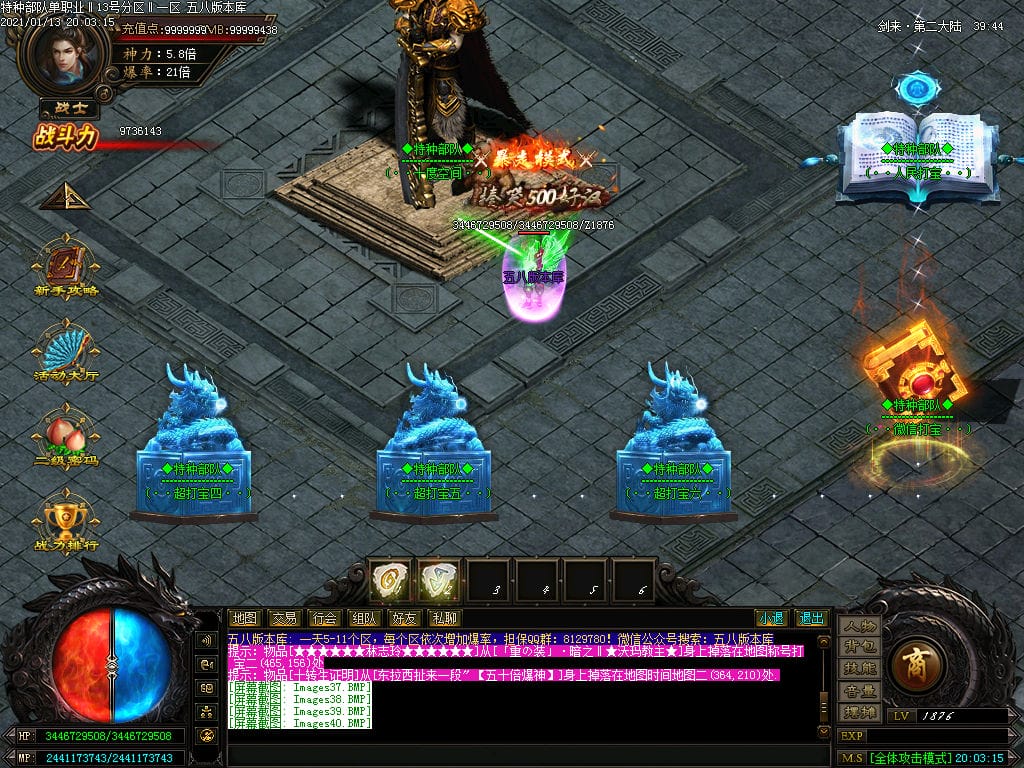The image size is (1024, 768).
Task: Open the 背包 bag panel
Action: pos(859,647)
